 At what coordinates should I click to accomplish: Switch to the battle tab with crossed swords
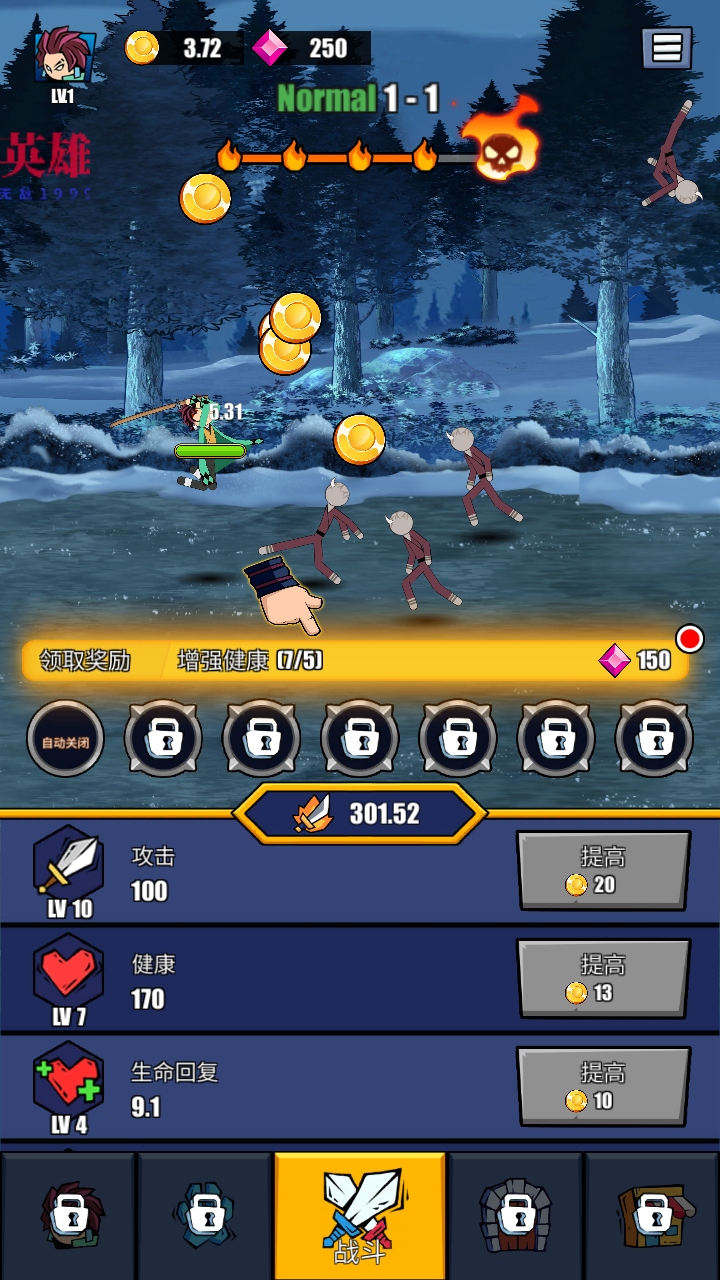pyautogui.click(x=360, y=1215)
